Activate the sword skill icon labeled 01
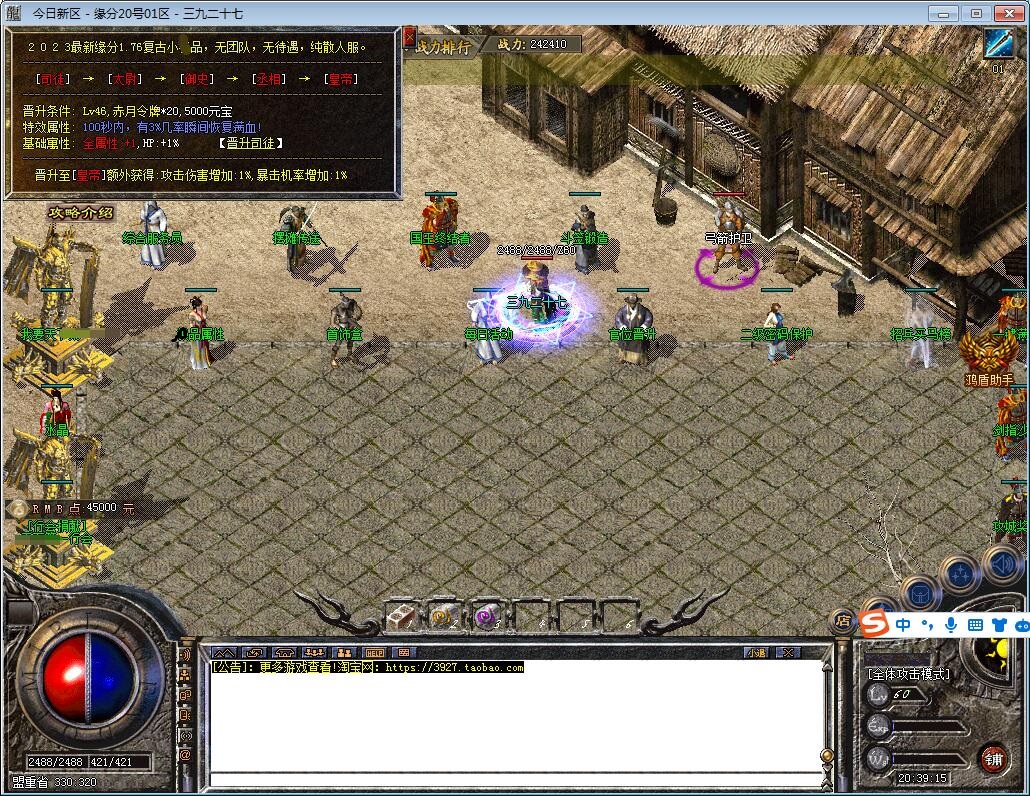Viewport: 1030px width, 796px height. point(998,45)
